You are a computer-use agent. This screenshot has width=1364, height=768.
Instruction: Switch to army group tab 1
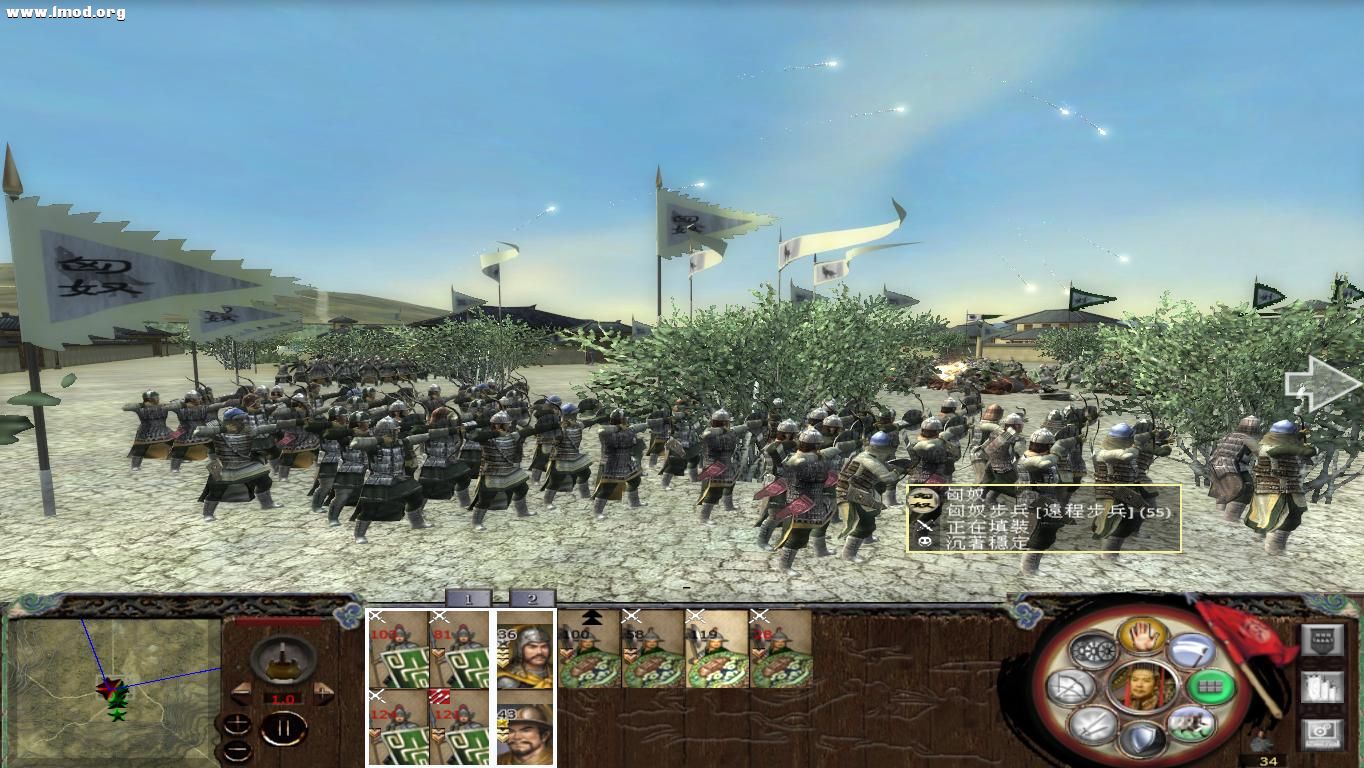(468, 599)
